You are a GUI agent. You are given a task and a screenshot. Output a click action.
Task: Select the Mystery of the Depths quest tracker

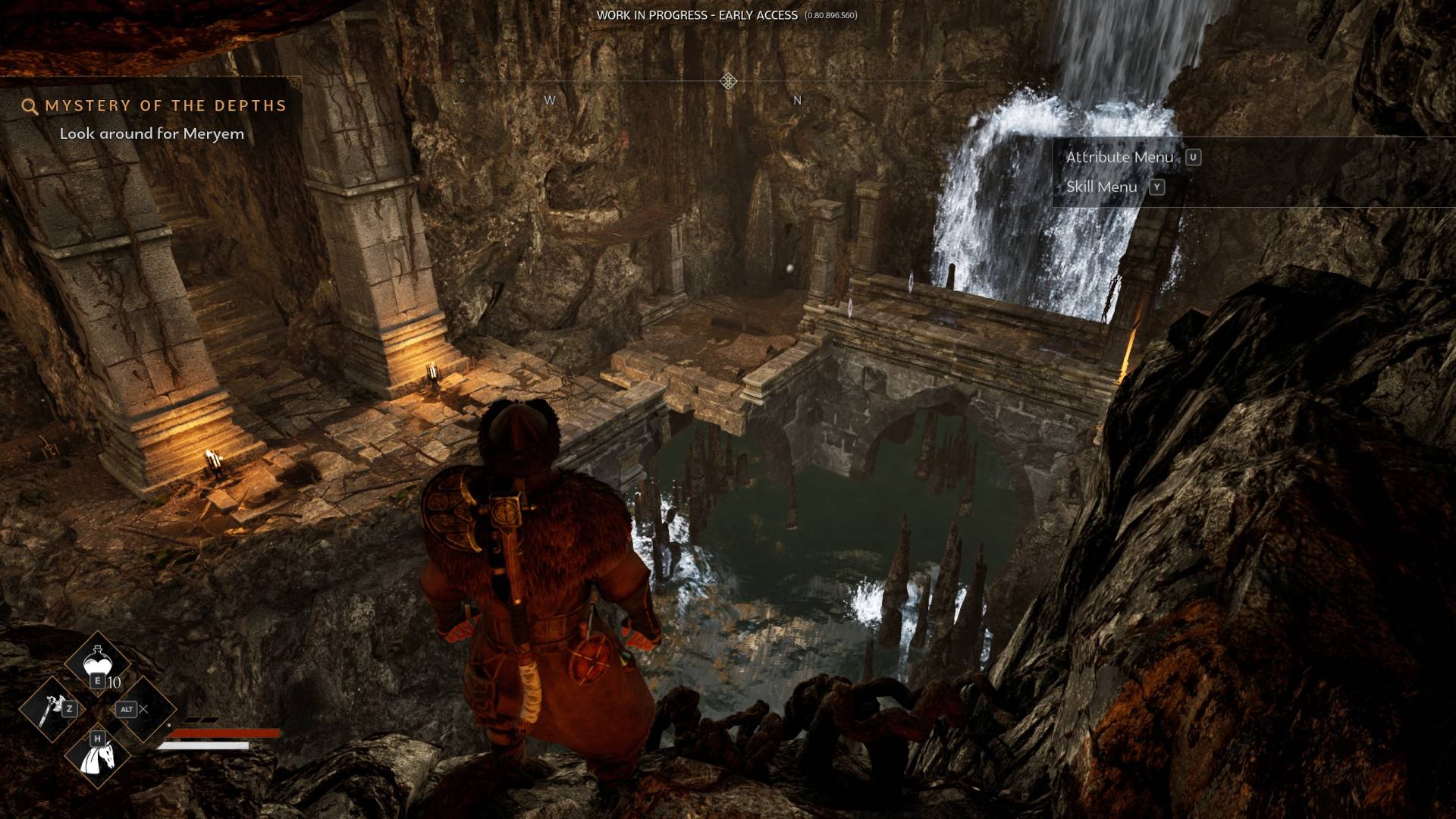coord(165,106)
